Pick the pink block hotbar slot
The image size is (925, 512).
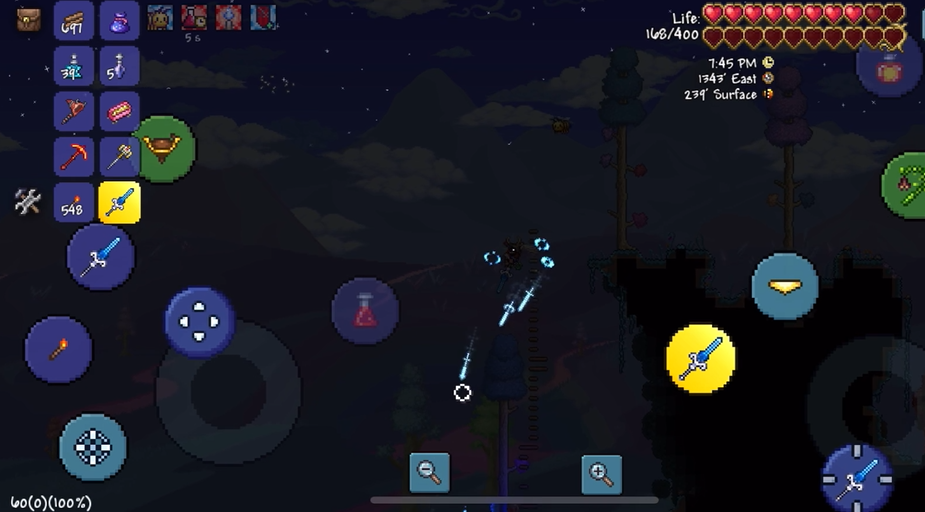(120, 111)
